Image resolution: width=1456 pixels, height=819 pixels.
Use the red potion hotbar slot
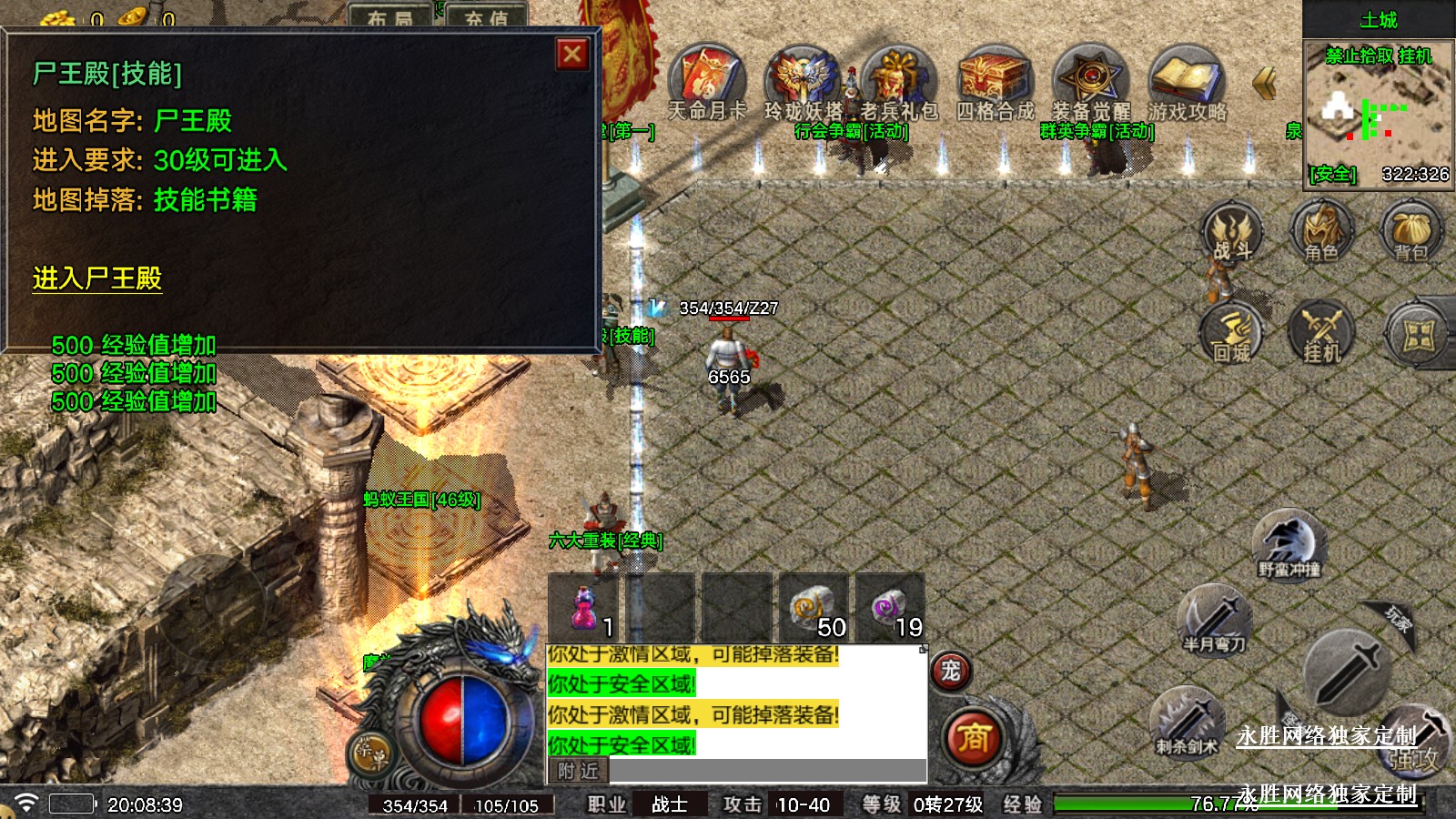point(584,608)
